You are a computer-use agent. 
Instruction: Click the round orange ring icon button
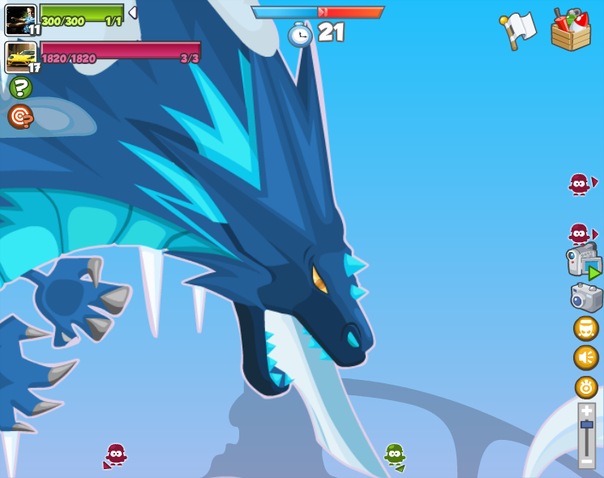point(586,387)
